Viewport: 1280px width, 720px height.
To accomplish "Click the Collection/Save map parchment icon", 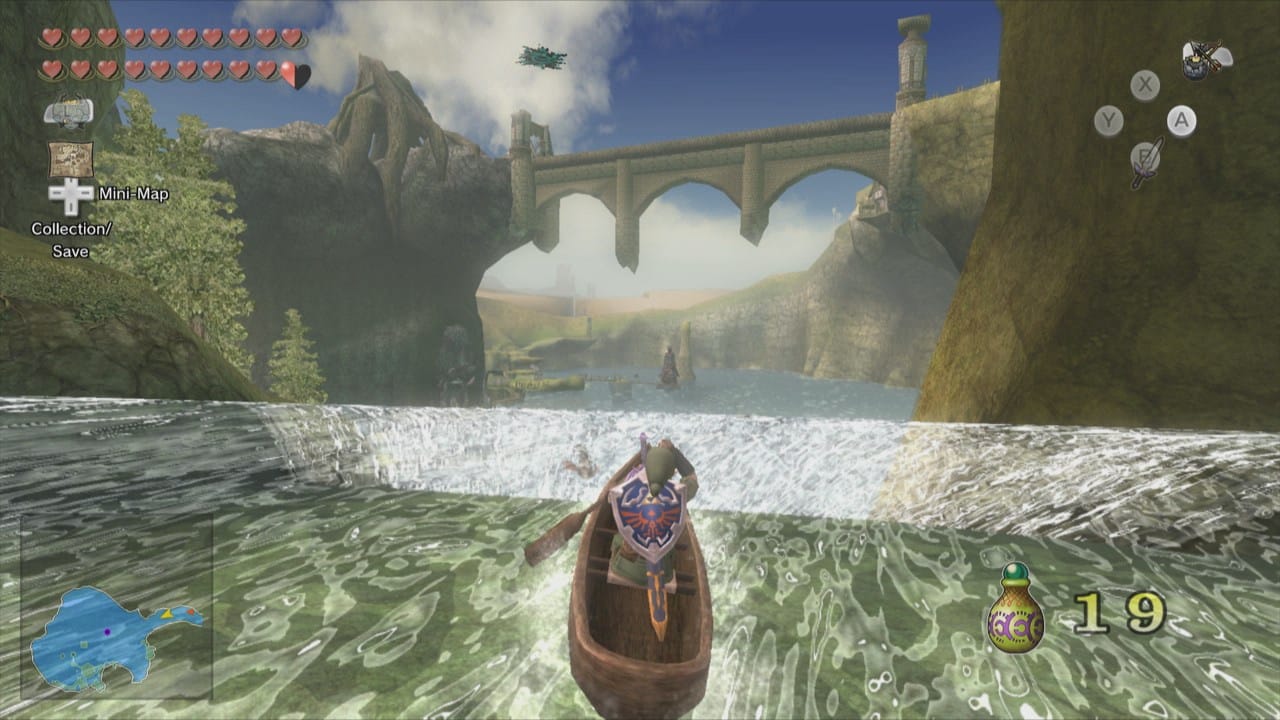I will click(72, 158).
